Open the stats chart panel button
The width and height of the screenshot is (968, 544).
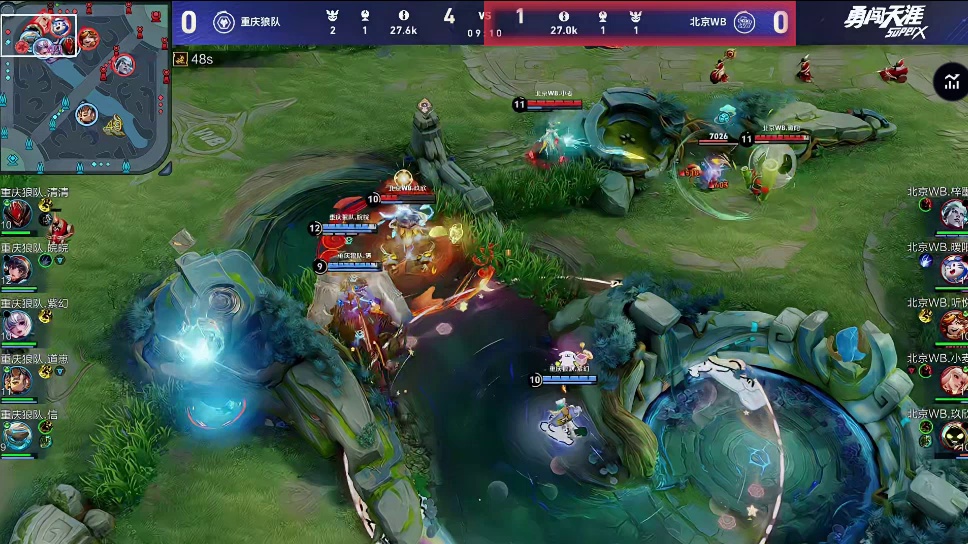click(x=948, y=83)
